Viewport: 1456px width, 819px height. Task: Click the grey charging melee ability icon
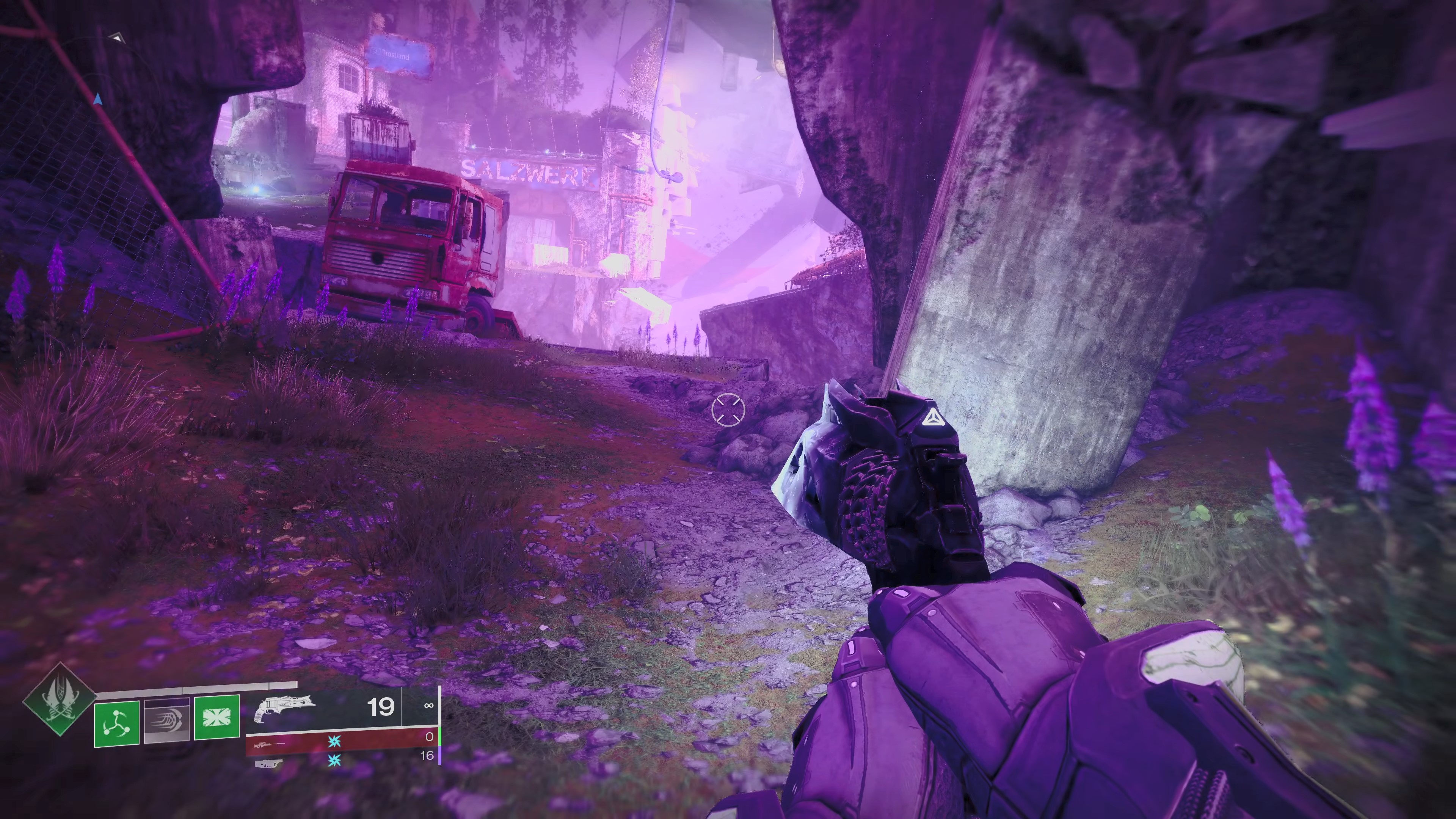tap(166, 721)
